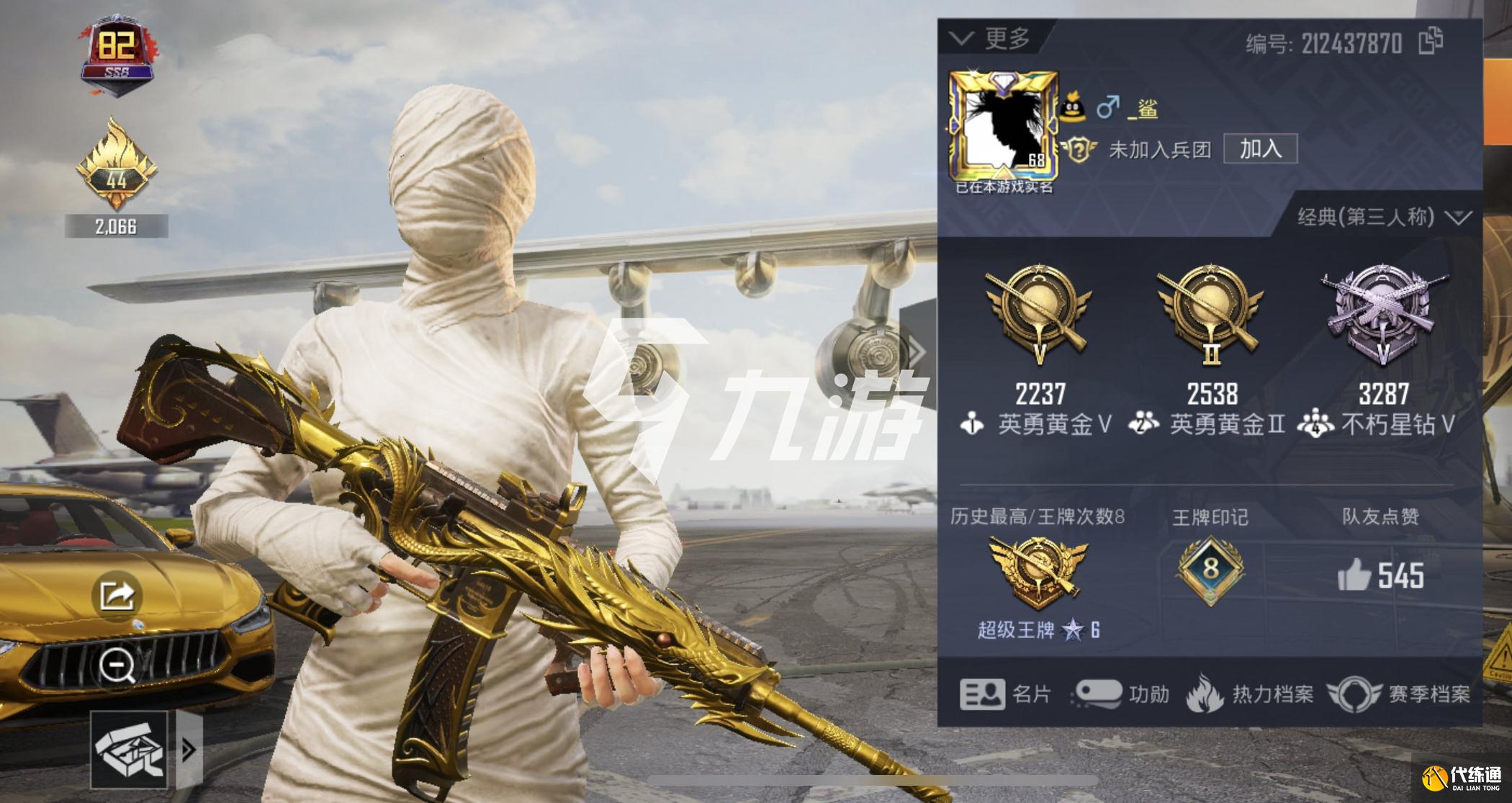
Task: Give a thumbs-up like to the player
Action: (x=1354, y=575)
